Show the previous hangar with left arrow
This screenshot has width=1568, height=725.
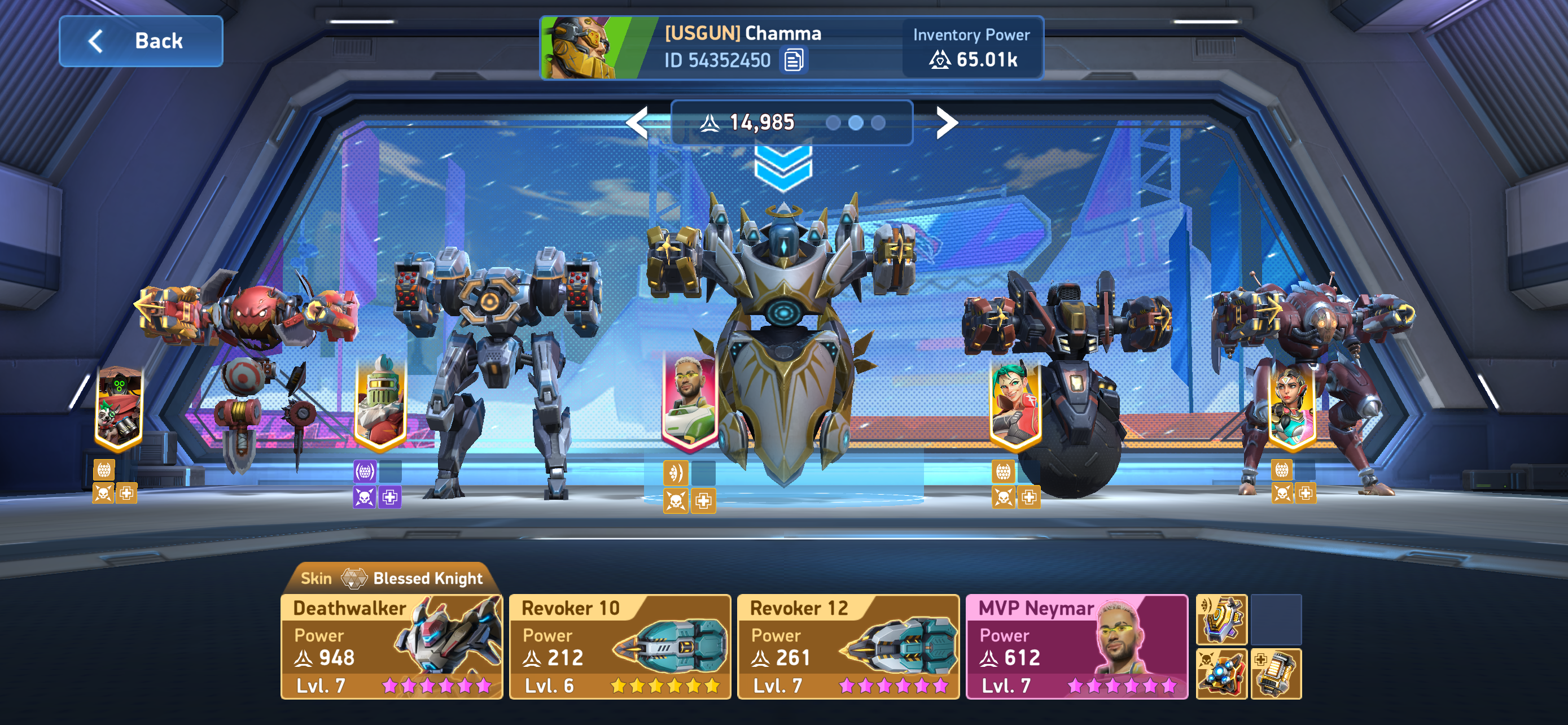[x=638, y=123]
